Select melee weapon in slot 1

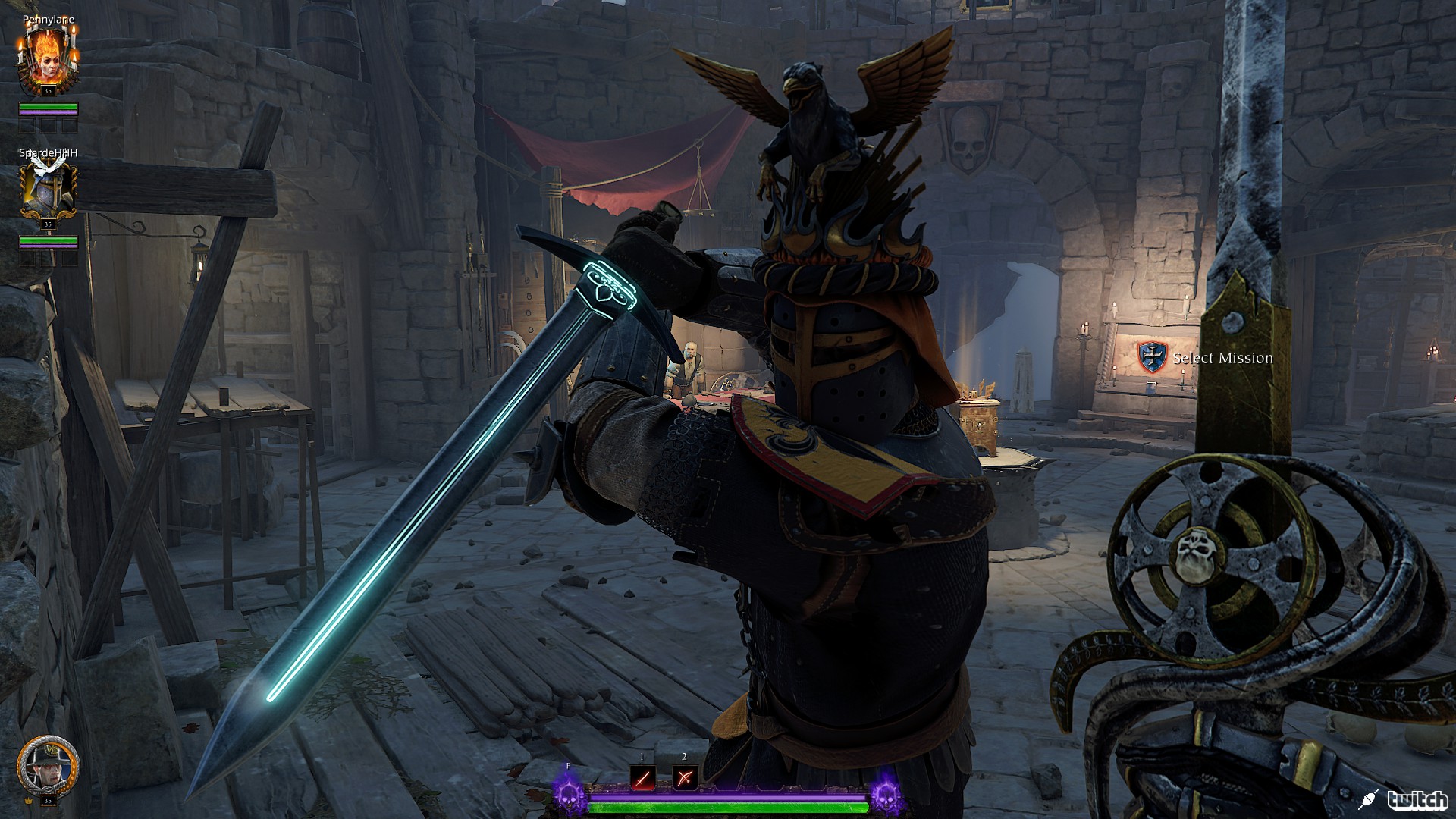[642, 779]
